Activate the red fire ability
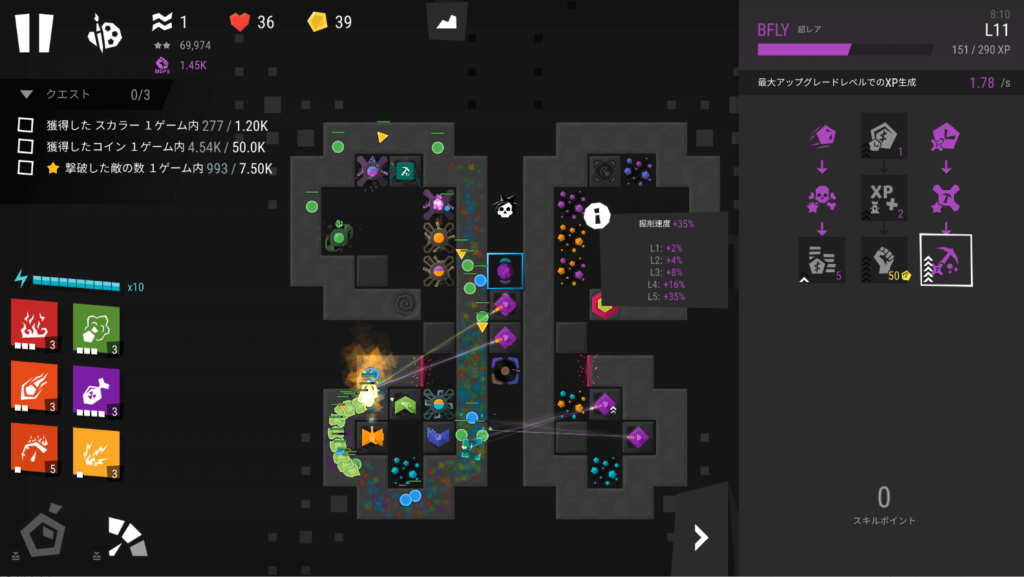 pyautogui.click(x=33, y=324)
